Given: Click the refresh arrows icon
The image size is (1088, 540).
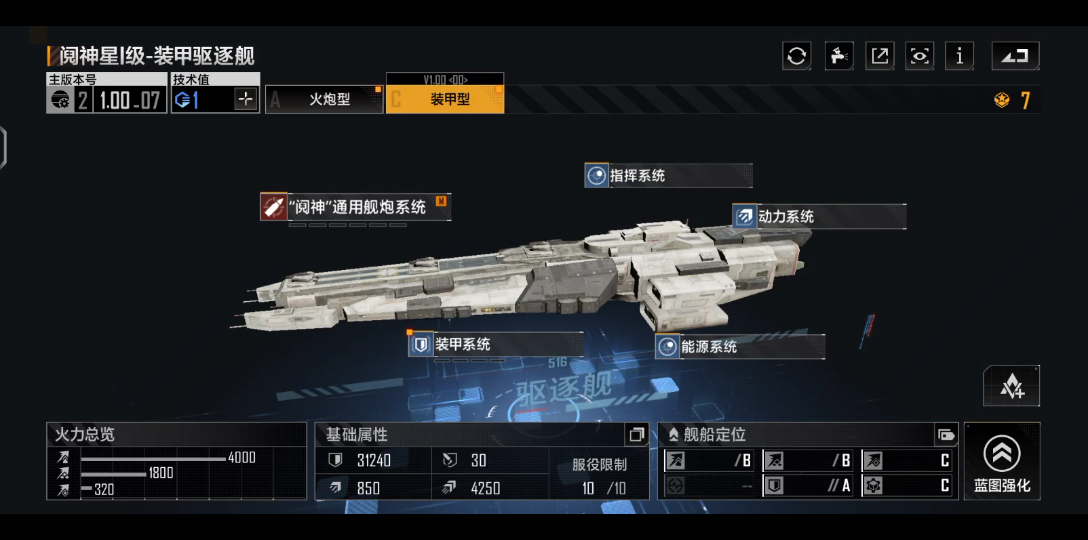Looking at the screenshot, I should 796,56.
